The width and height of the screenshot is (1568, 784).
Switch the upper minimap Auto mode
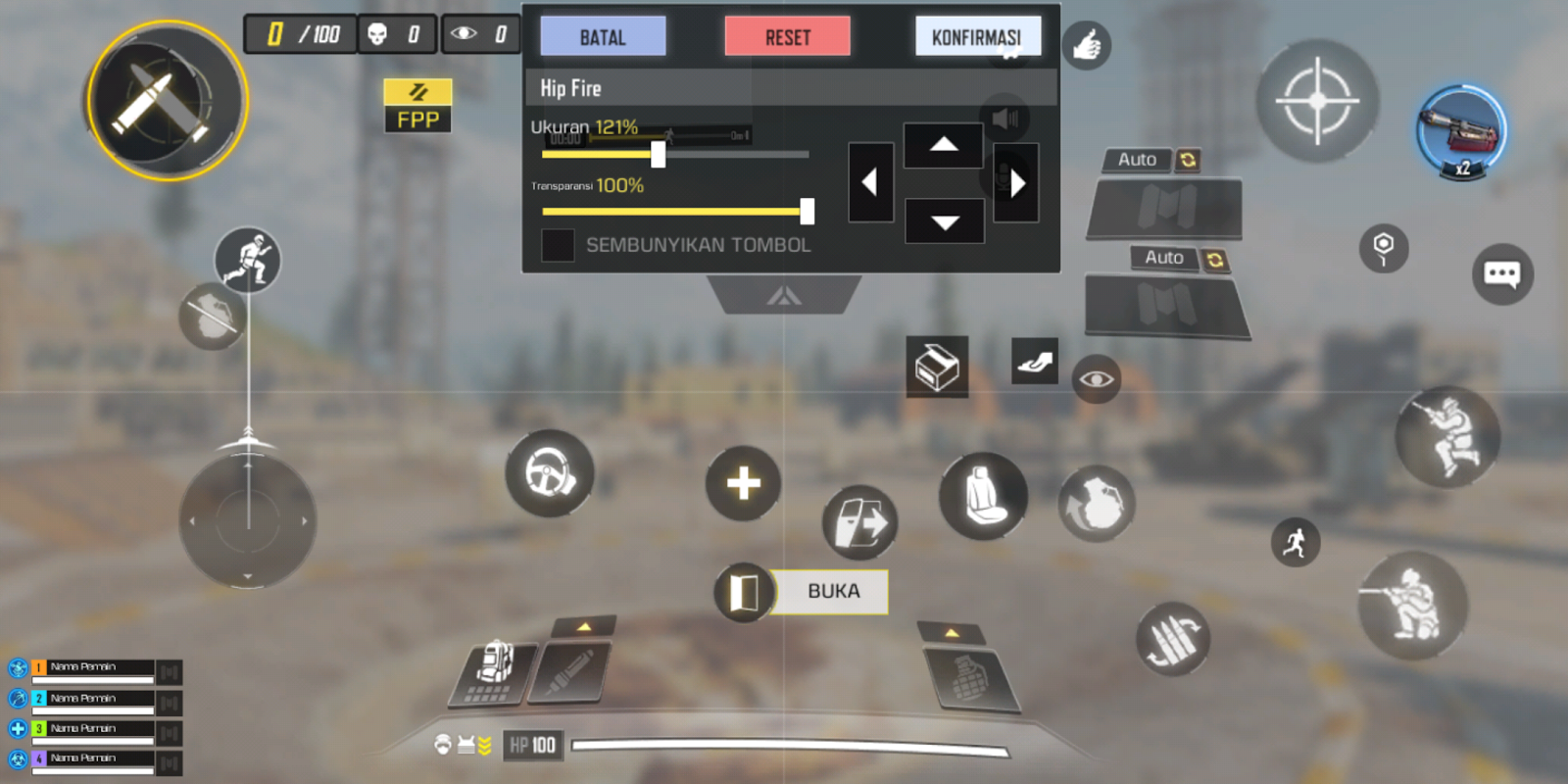[x=1137, y=160]
